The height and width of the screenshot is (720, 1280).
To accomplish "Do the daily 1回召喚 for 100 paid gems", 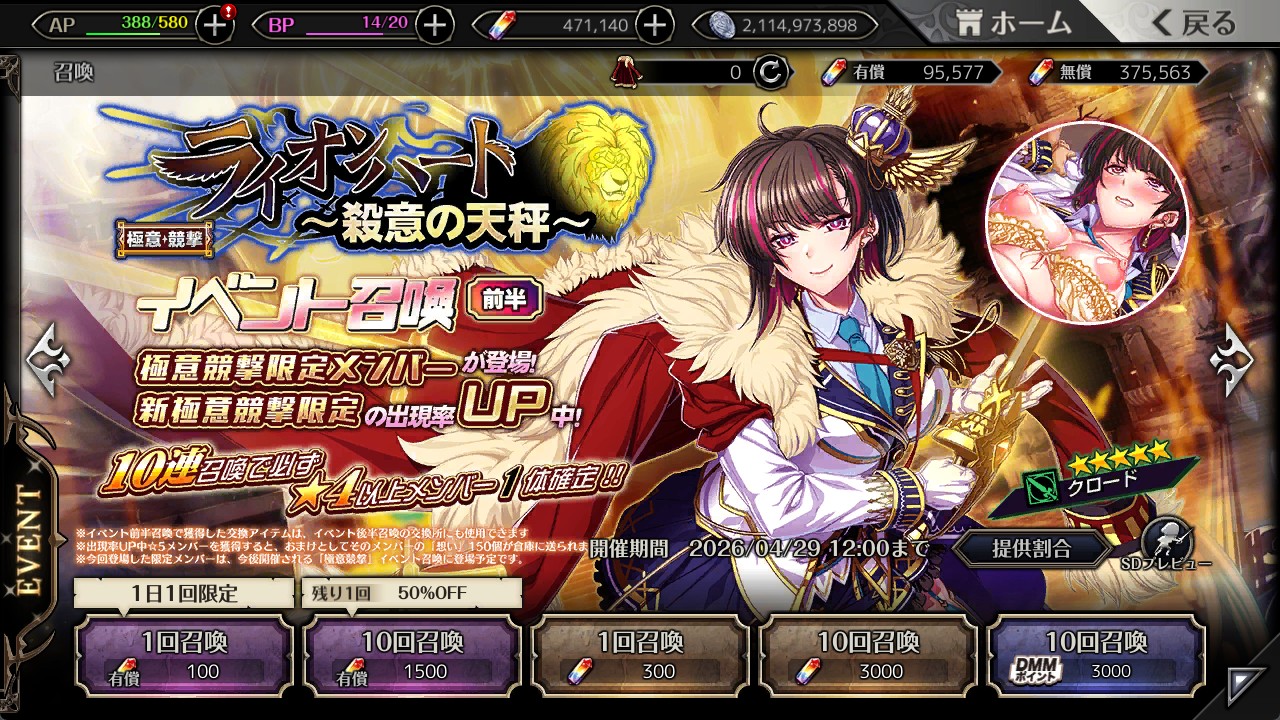I will tap(184, 655).
